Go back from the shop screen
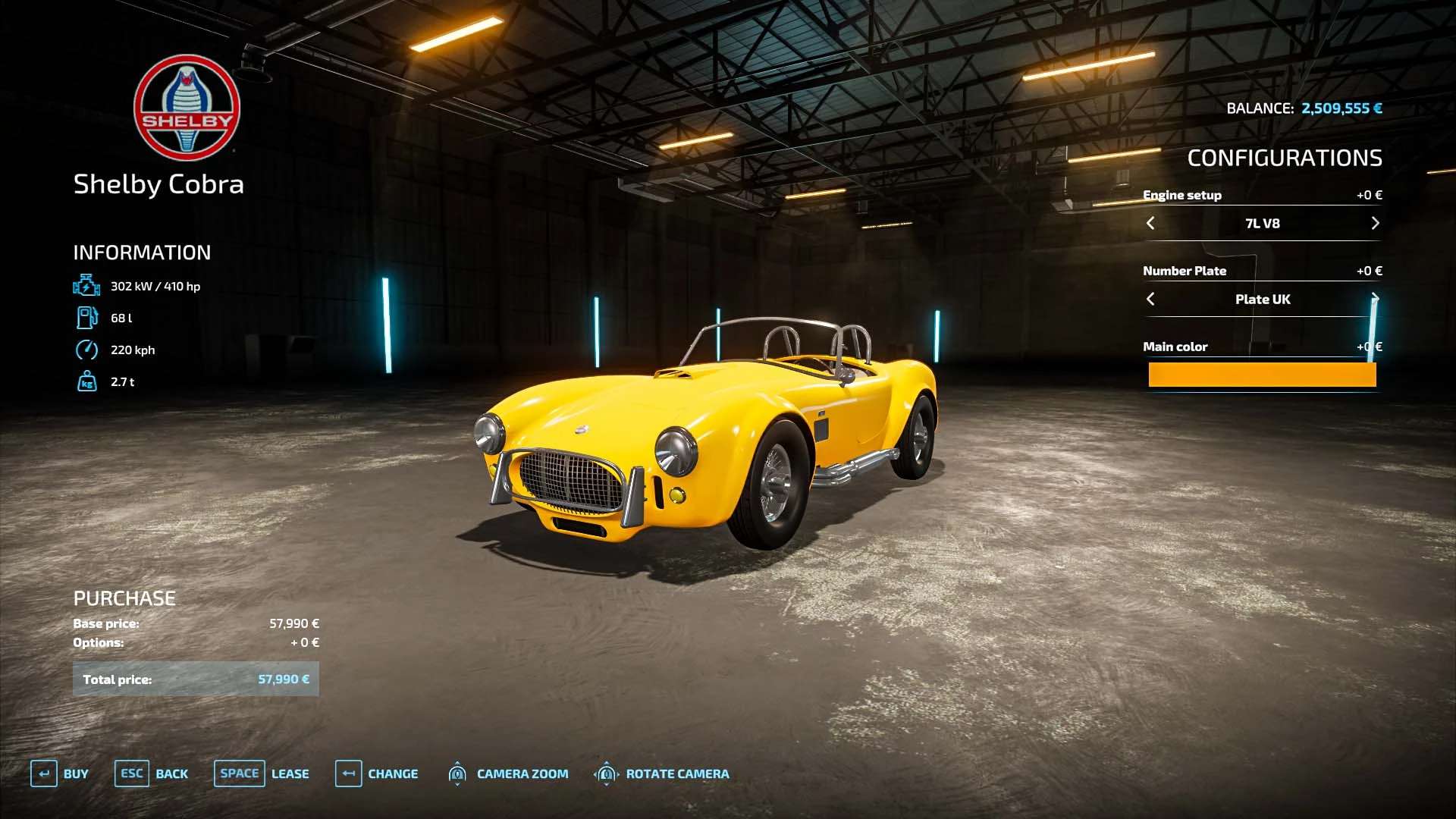Screen dimensions: 1456x819 (x=151, y=773)
